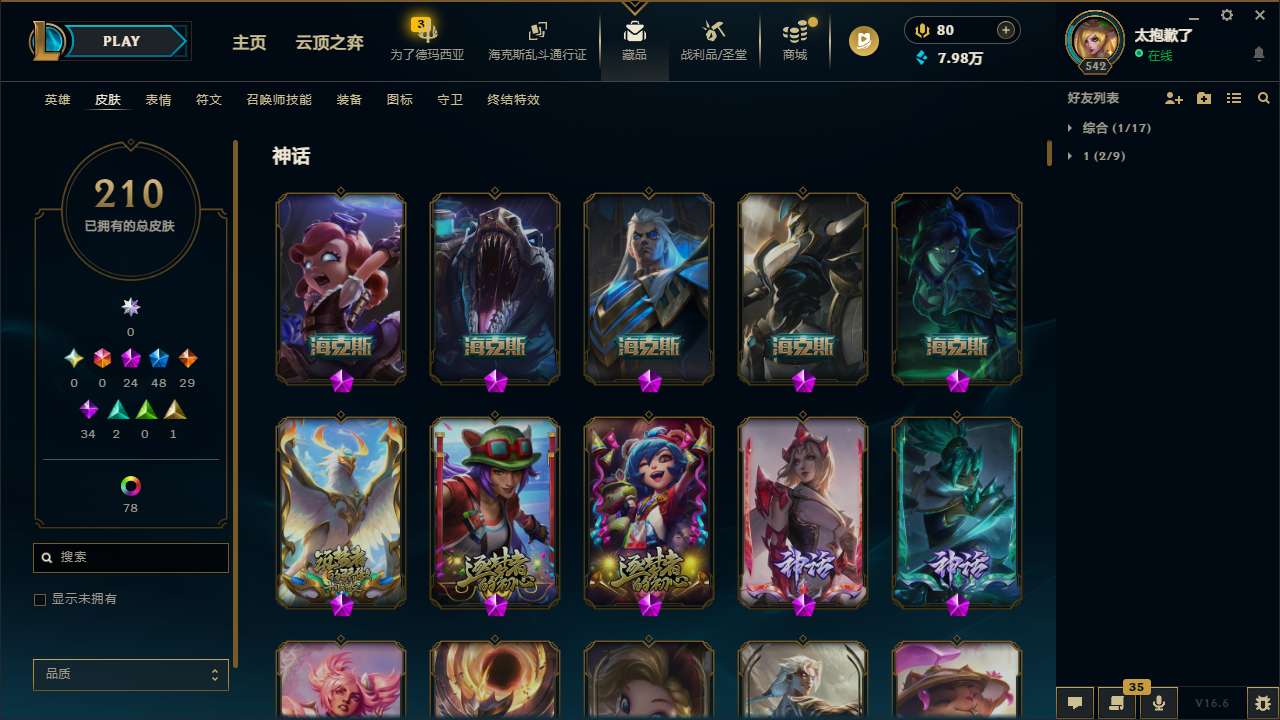The image size is (1280, 720).
Task: Open friend search with the magnifier icon
Action: click(x=1263, y=98)
